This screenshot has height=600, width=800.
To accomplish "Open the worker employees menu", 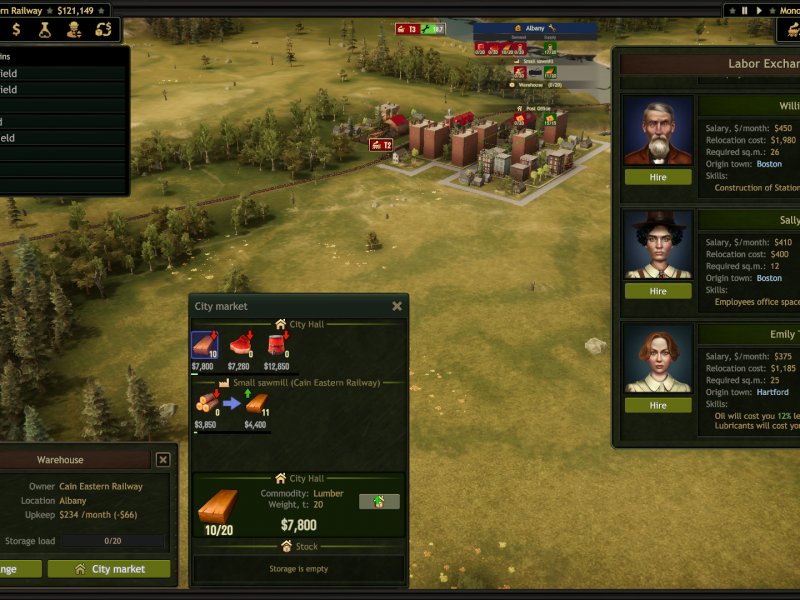I will (x=74, y=31).
